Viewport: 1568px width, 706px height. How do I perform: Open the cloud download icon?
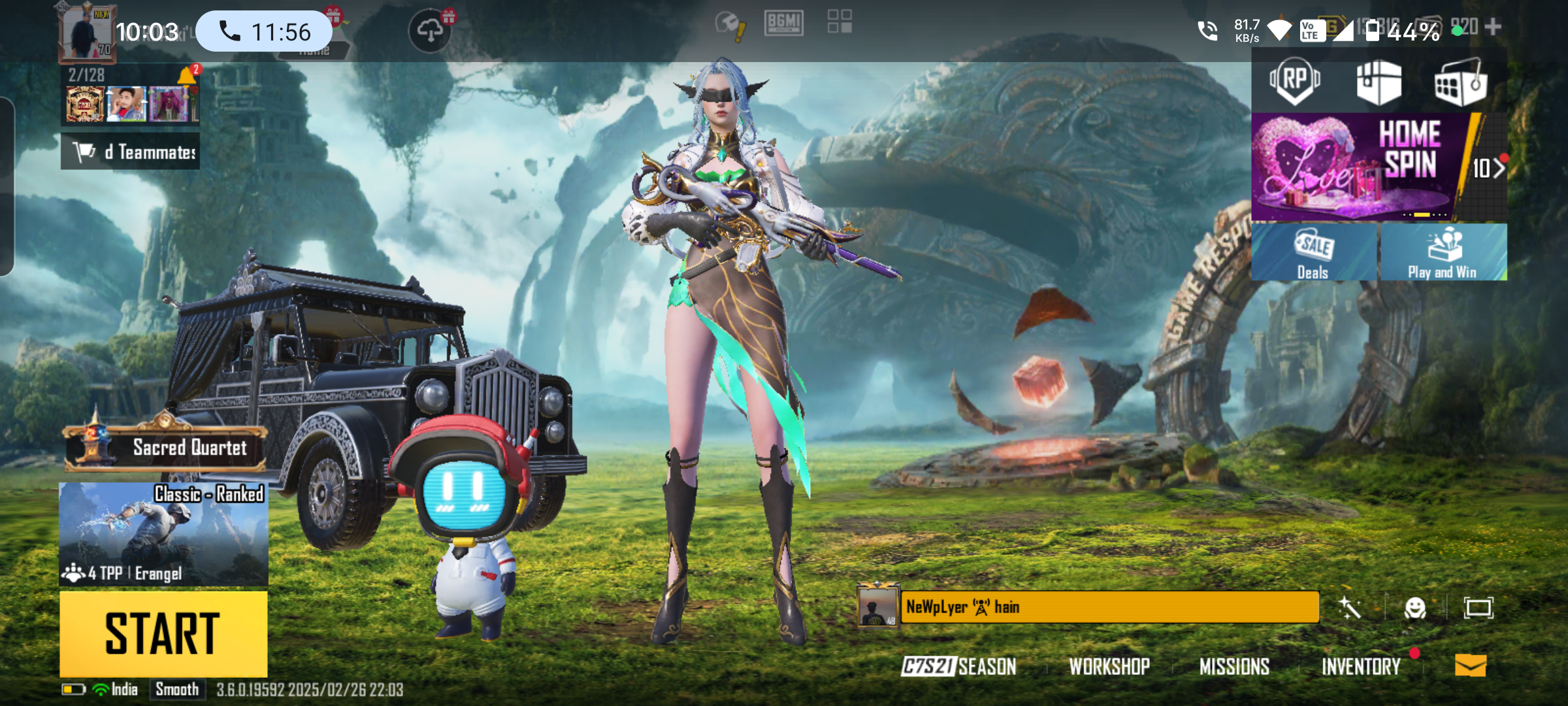429,31
